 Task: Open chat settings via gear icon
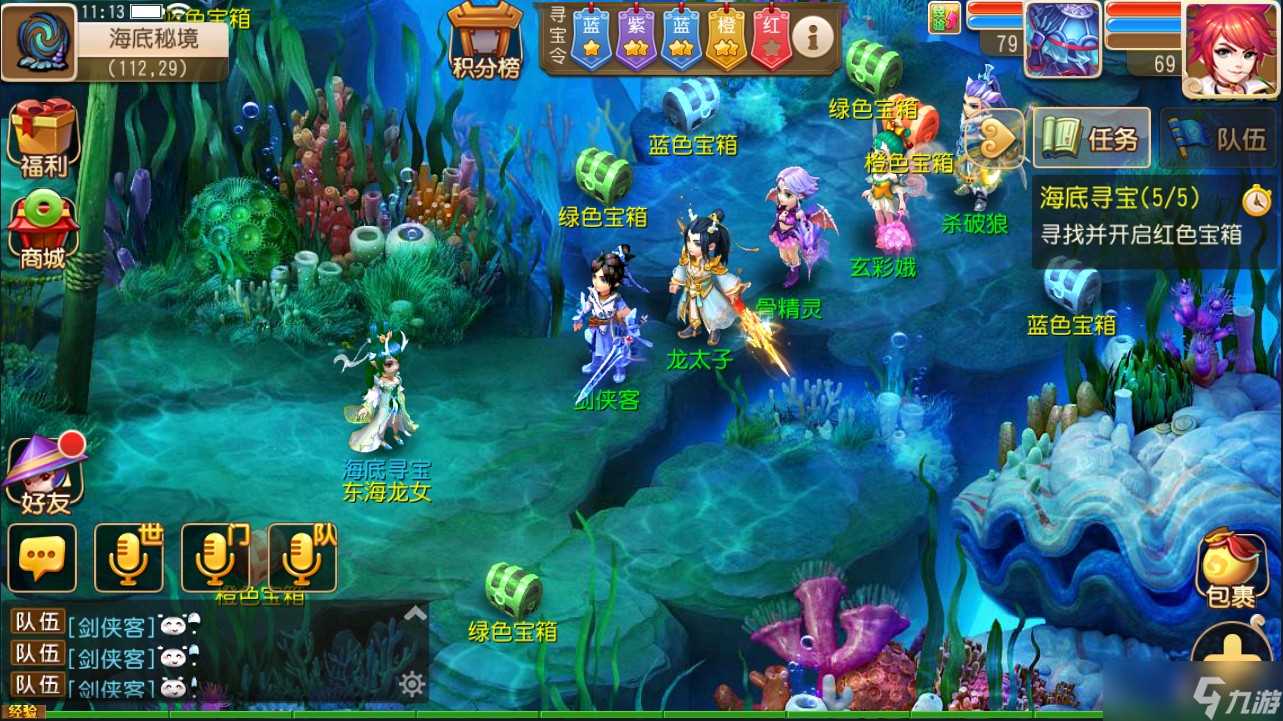click(x=412, y=684)
